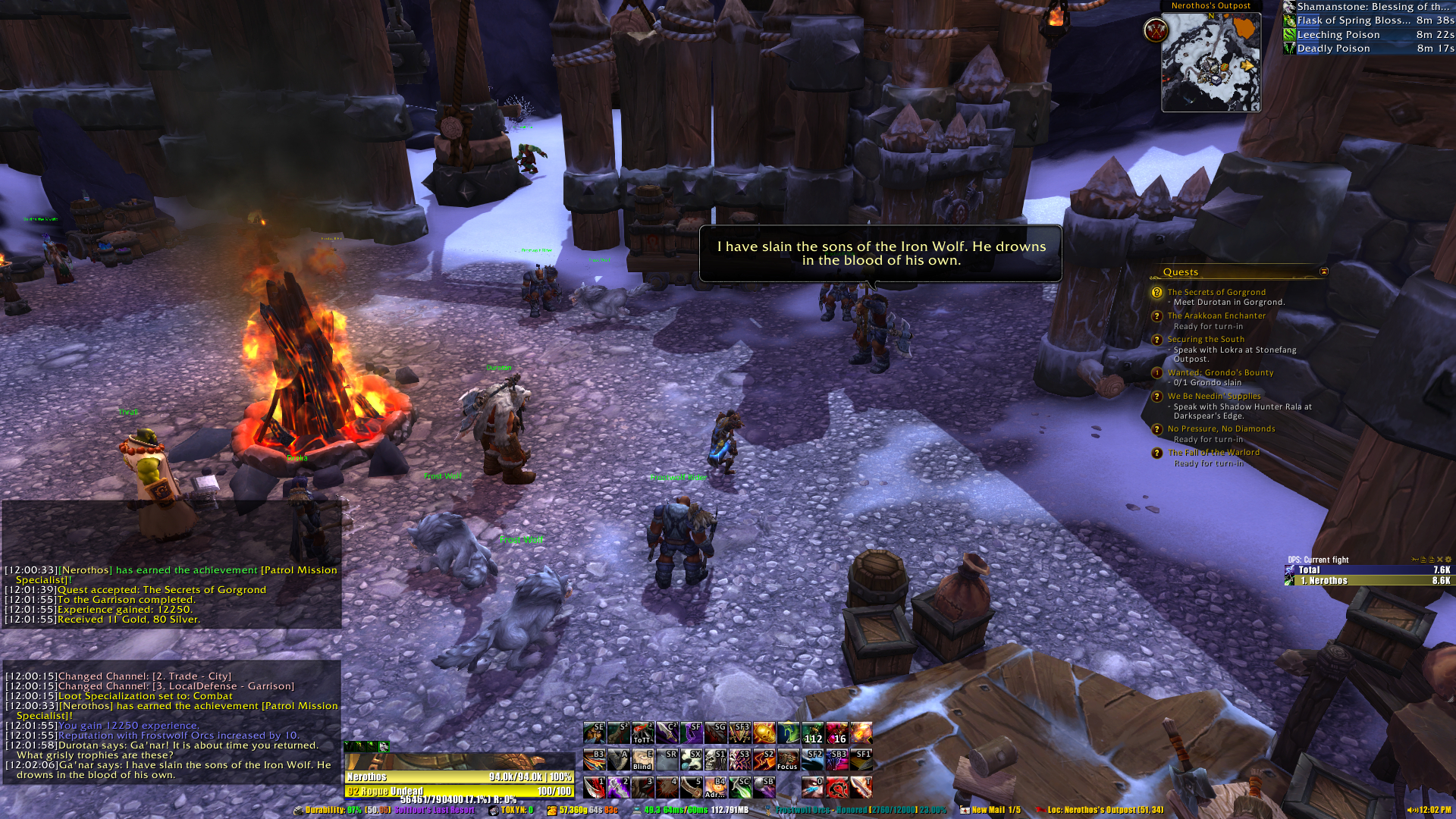Select The Fall of the Warlord quest
Viewport: 1456px width, 819px height.
(x=1213, y=452)
